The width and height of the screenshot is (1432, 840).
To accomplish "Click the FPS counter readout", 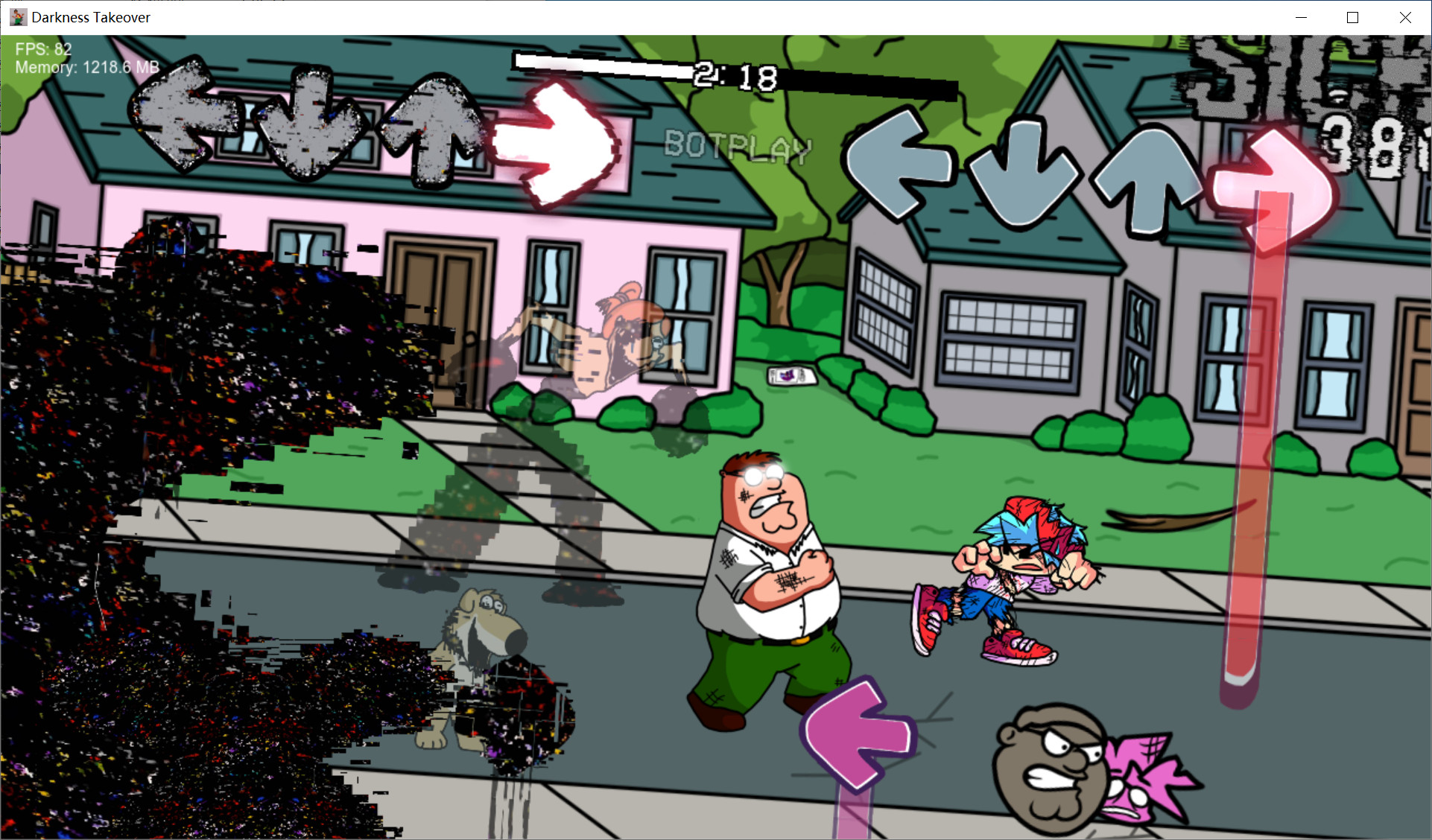I will [45, 49].
